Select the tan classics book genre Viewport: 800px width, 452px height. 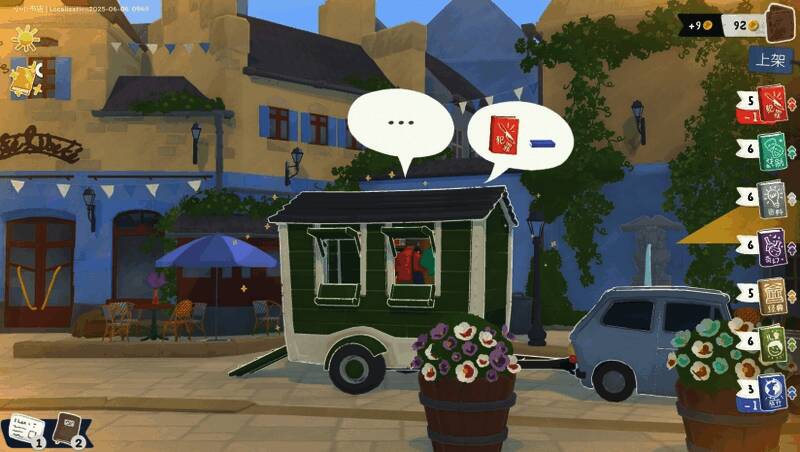coord(771,294)
